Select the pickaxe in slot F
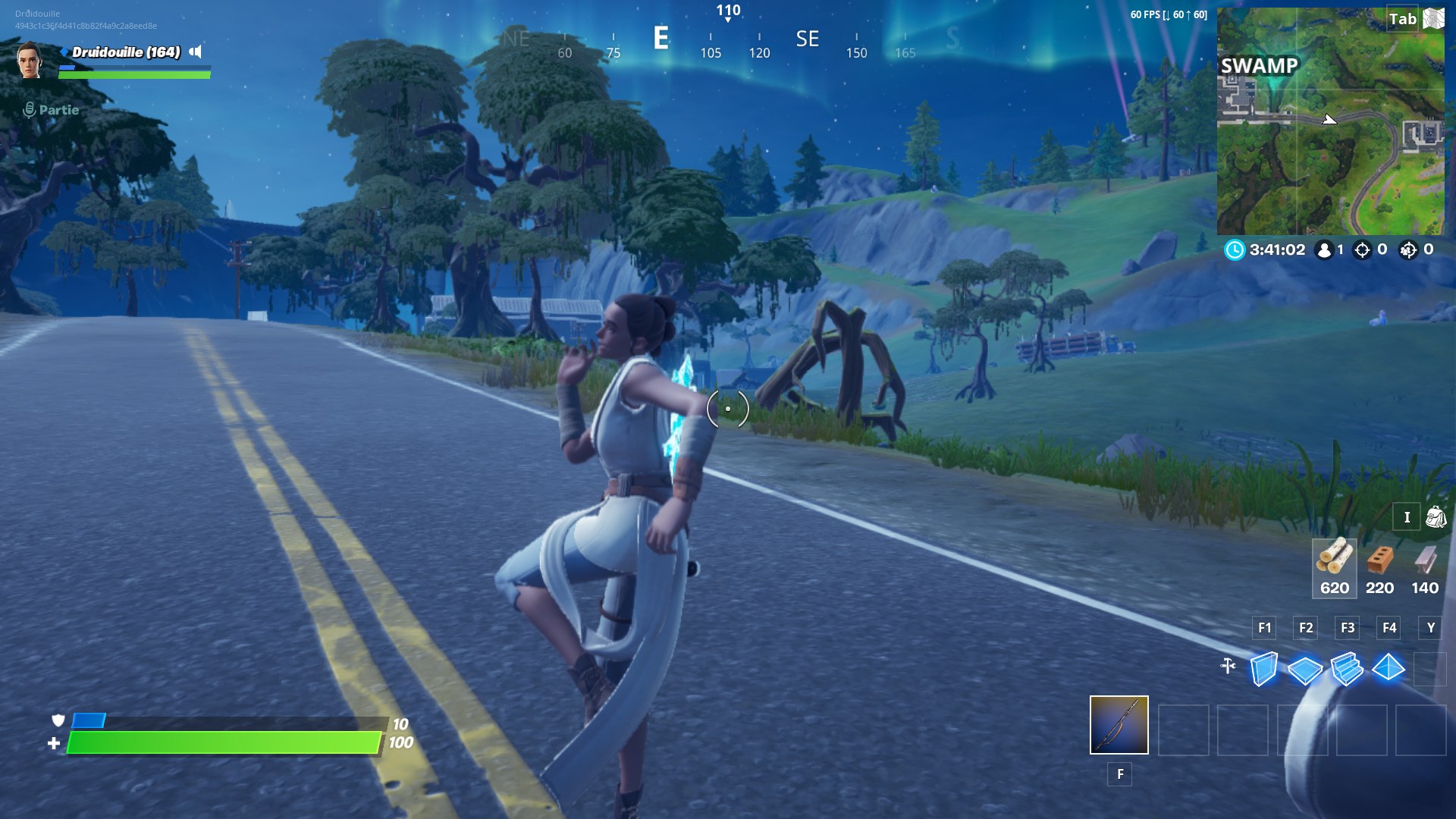 coord(1118,726)
